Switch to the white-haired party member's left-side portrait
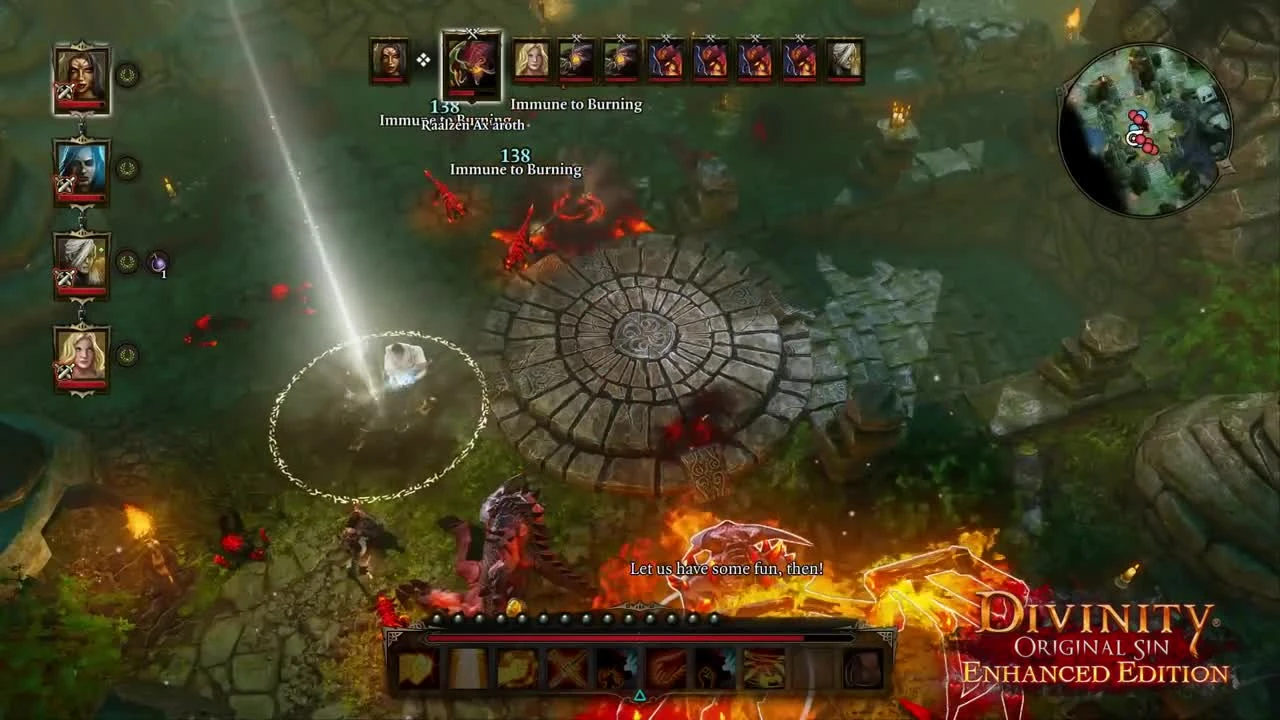The height and width of the screenshot is (720, 1280). click(81, 256)
